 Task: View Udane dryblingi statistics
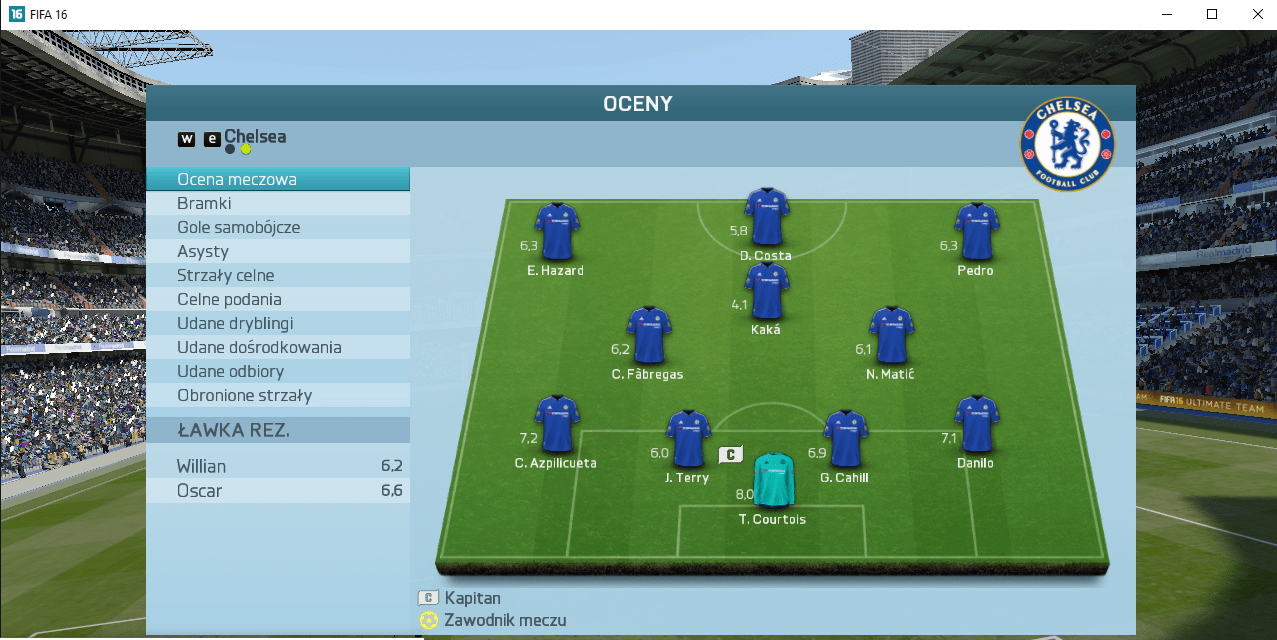(x=277, y=324)
